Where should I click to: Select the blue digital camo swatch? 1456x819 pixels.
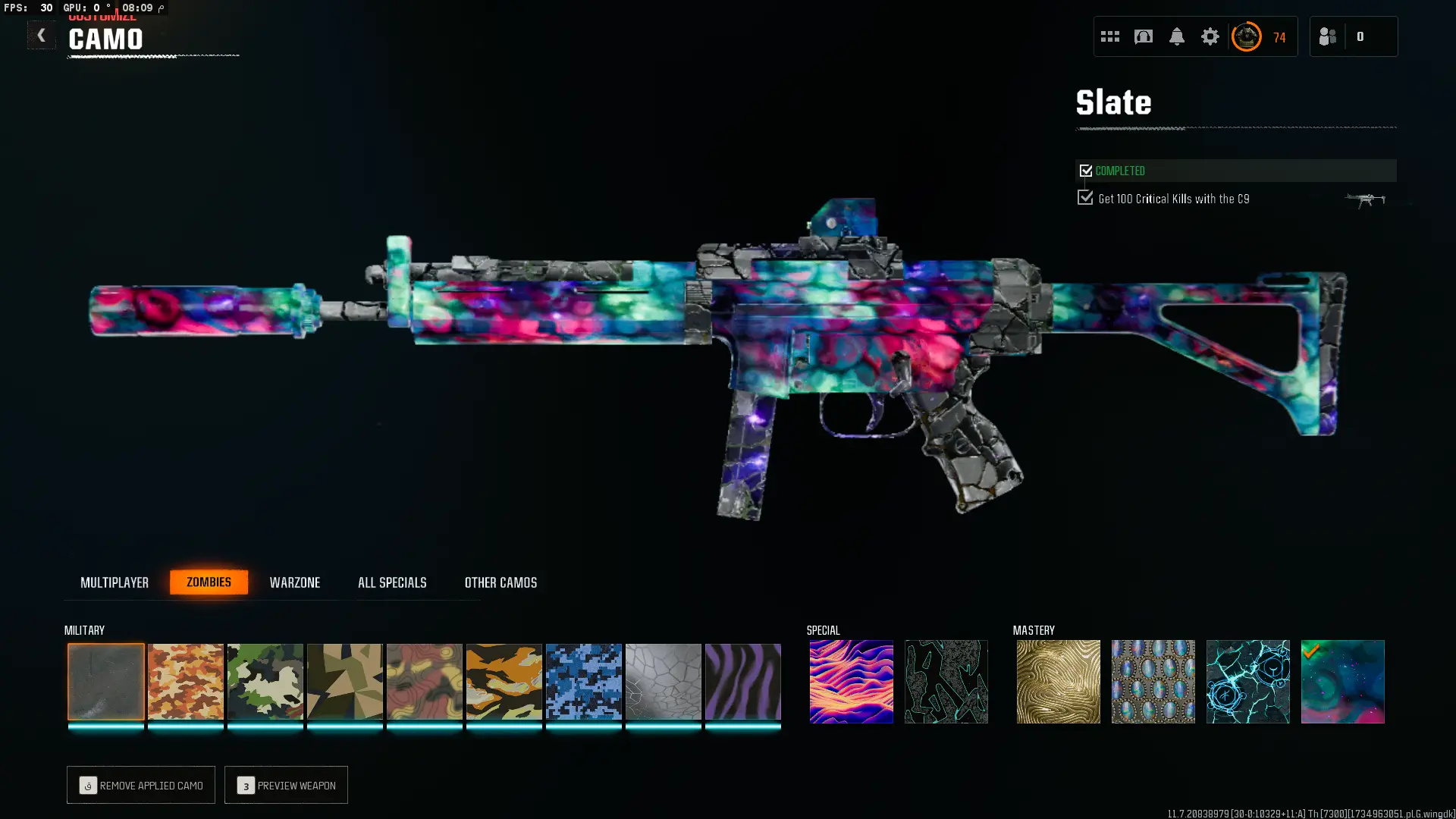tap(584, 681)
